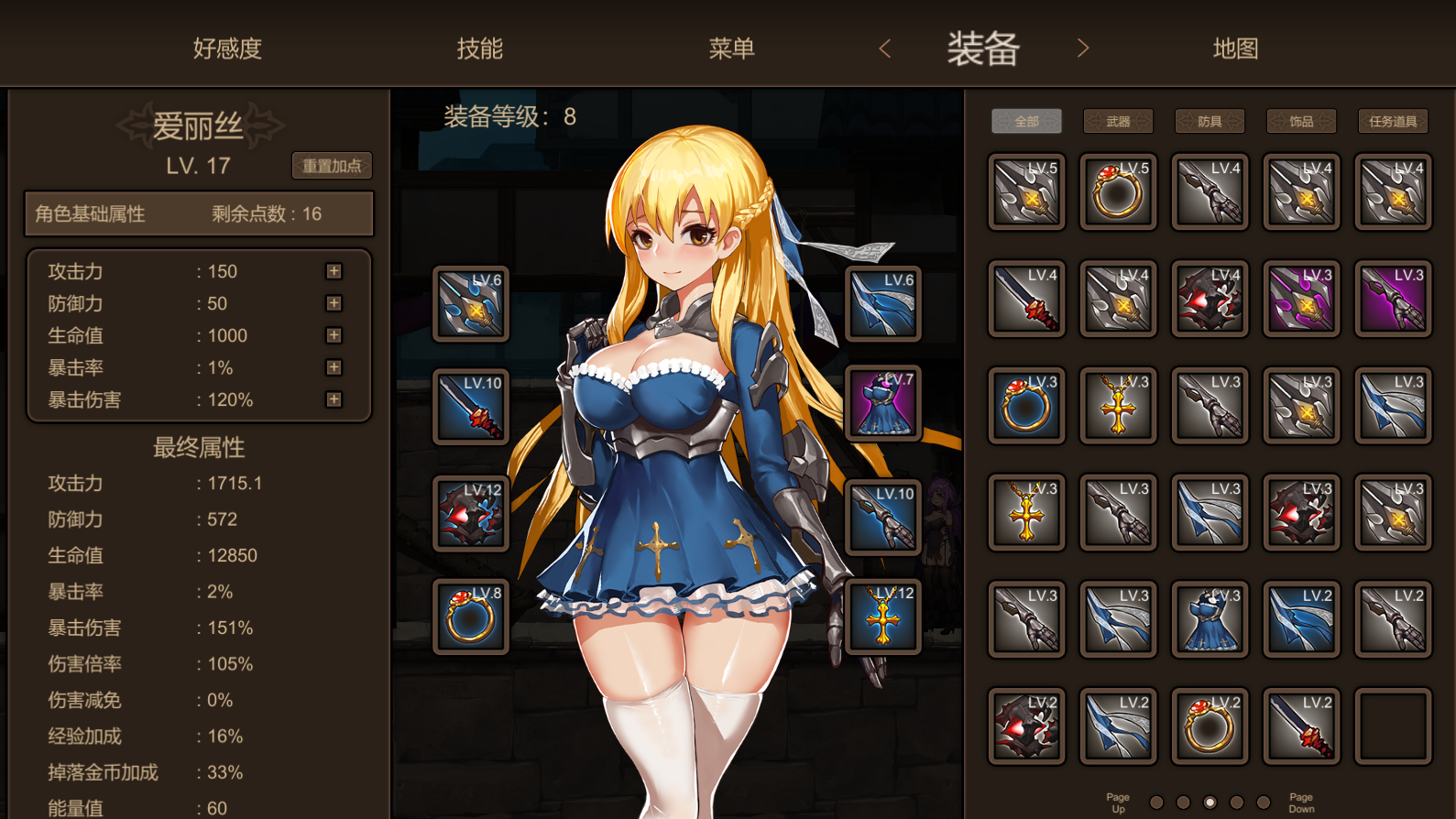Image resolution: width=1456 pixels, height=819 pixels.
Task: Select the equipped LV.10 sword slot
Action: [471, 407]
